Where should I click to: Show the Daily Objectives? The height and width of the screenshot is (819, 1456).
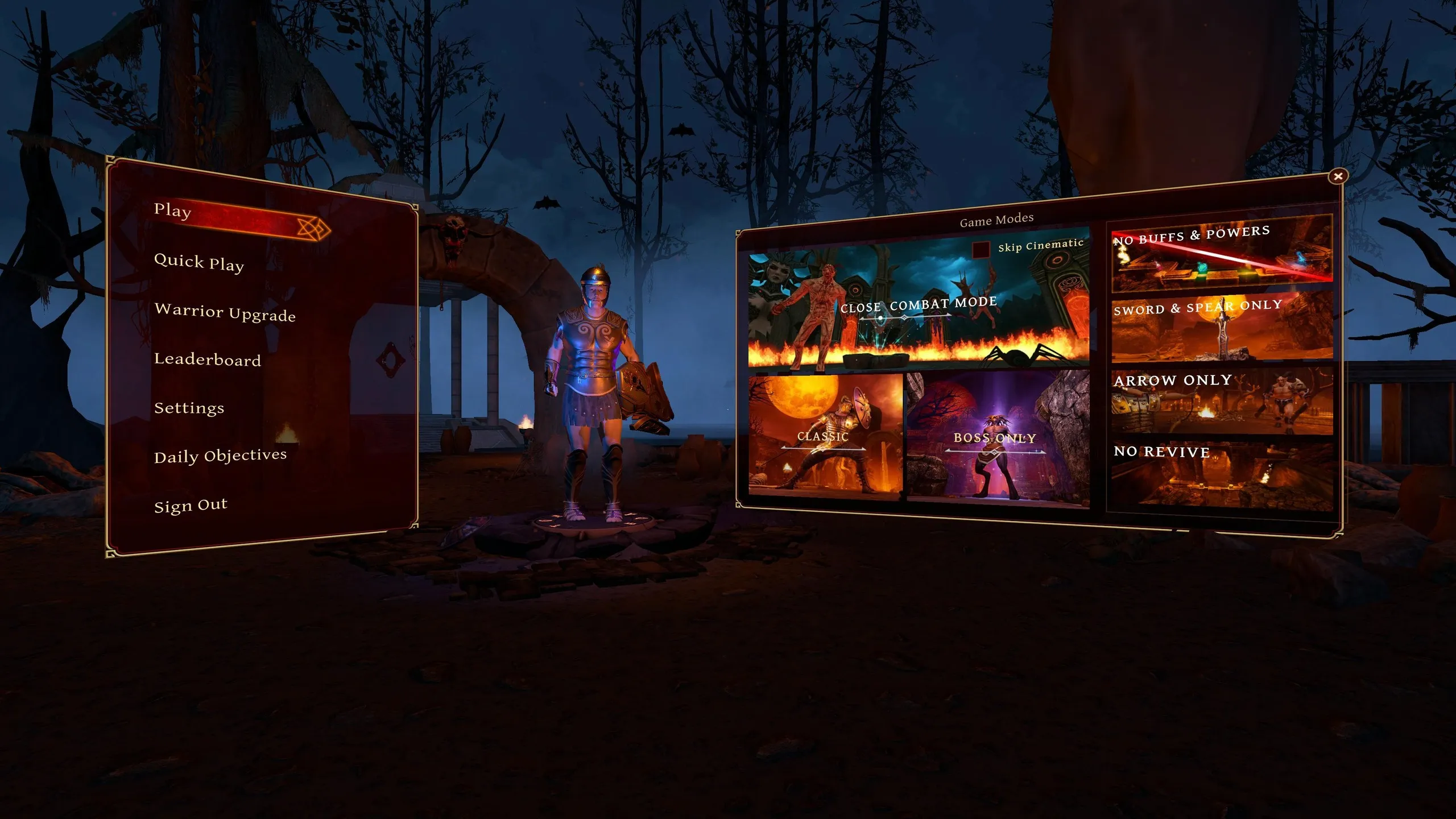pos(220,456)
